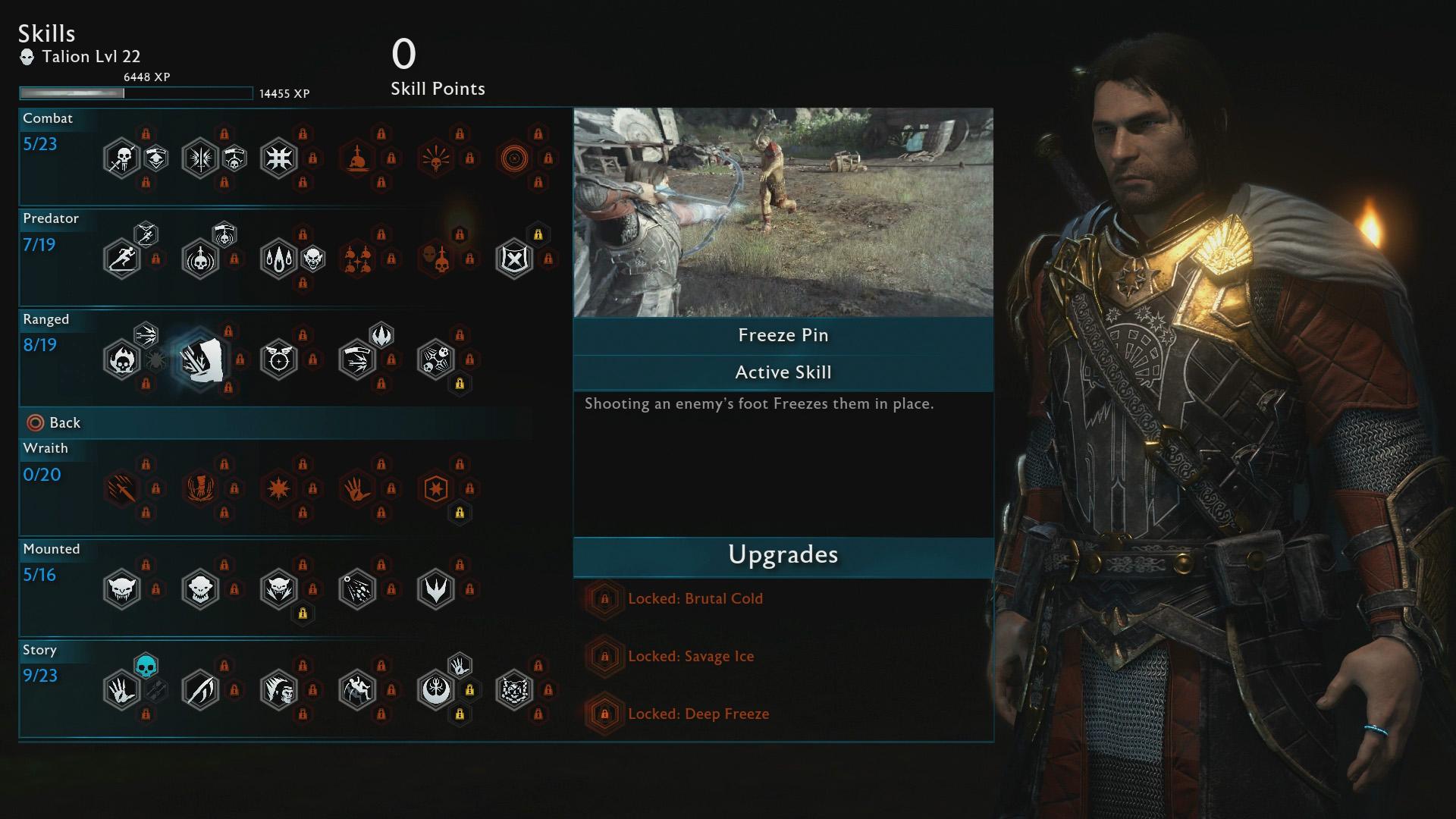Select the arrow volley Mounted skill
1456x819 pixels.
pos(357,589)
